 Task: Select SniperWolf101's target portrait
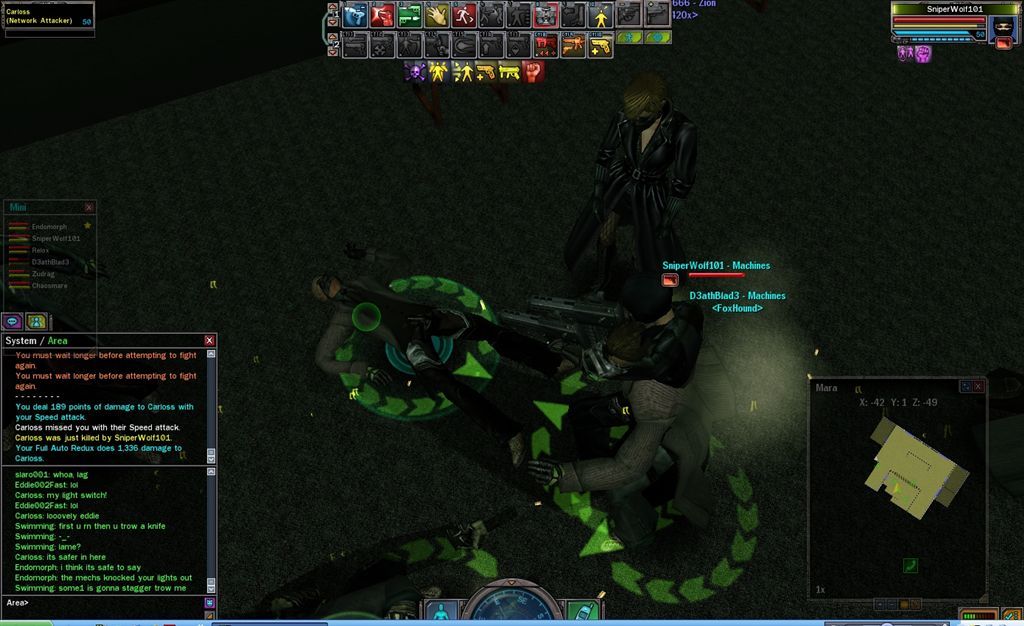coord(1002,27)
